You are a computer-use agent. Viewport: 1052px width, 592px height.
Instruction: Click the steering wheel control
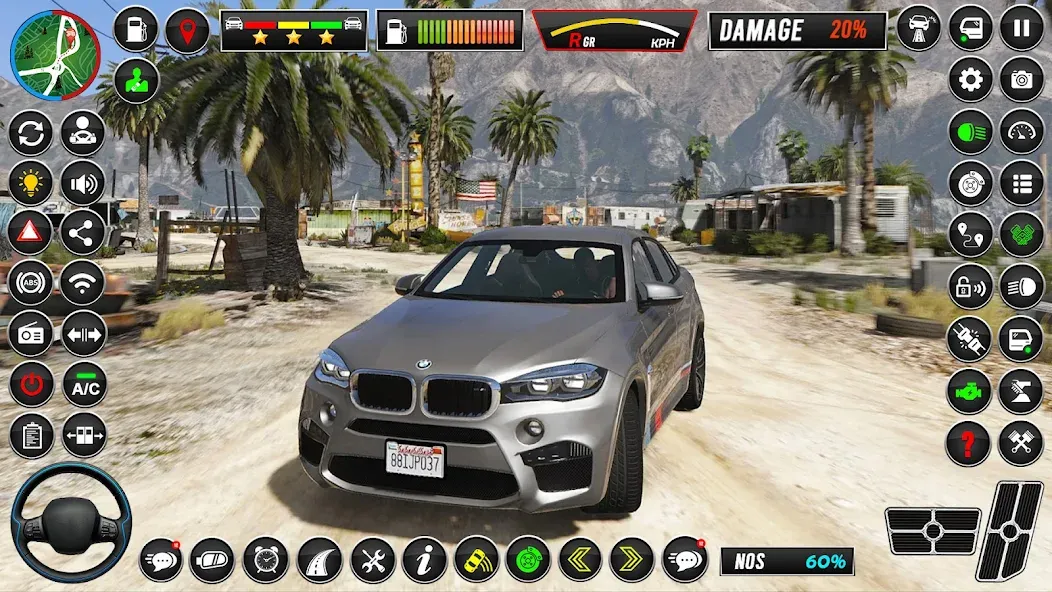(70, 522)
